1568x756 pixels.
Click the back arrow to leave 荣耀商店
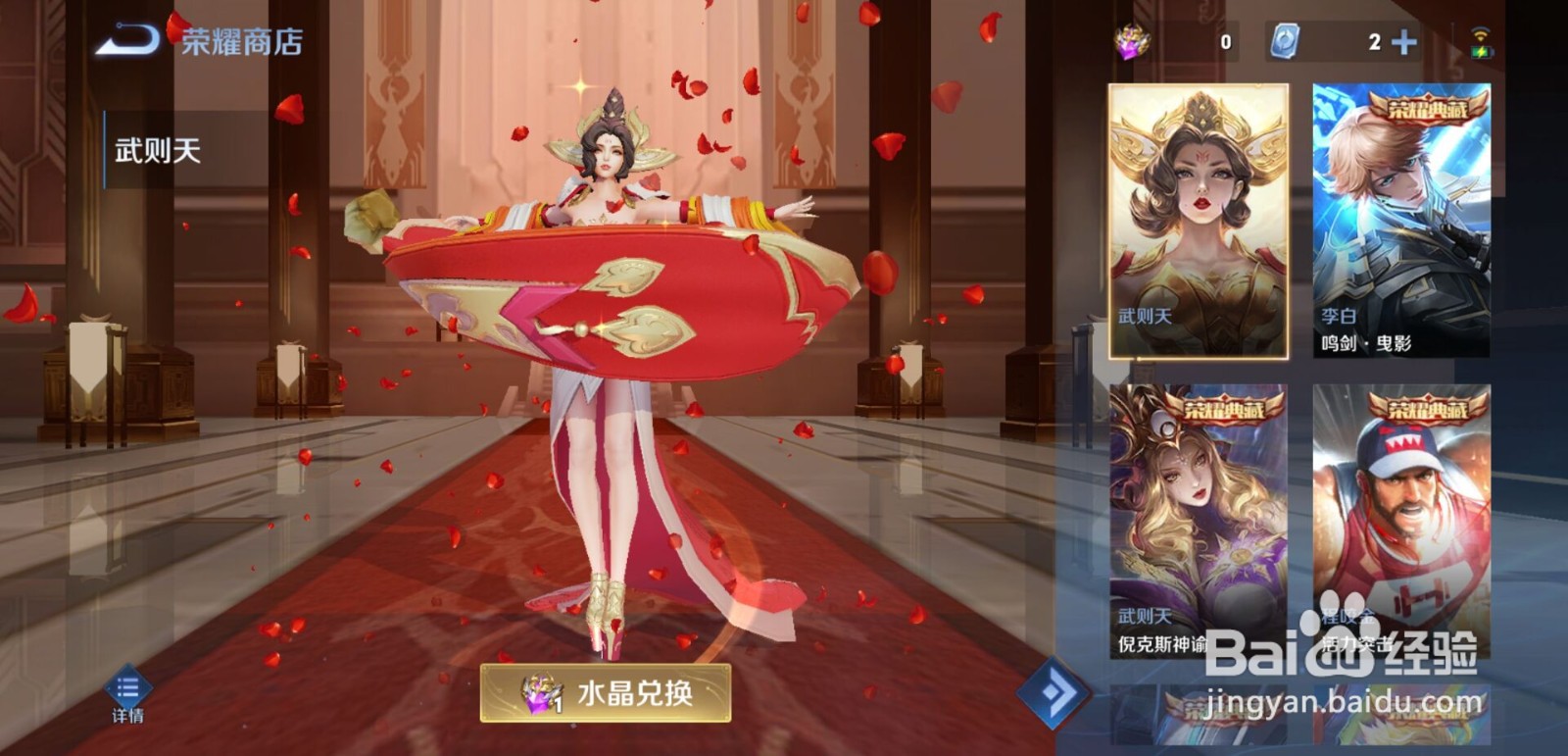pos(129,41)
